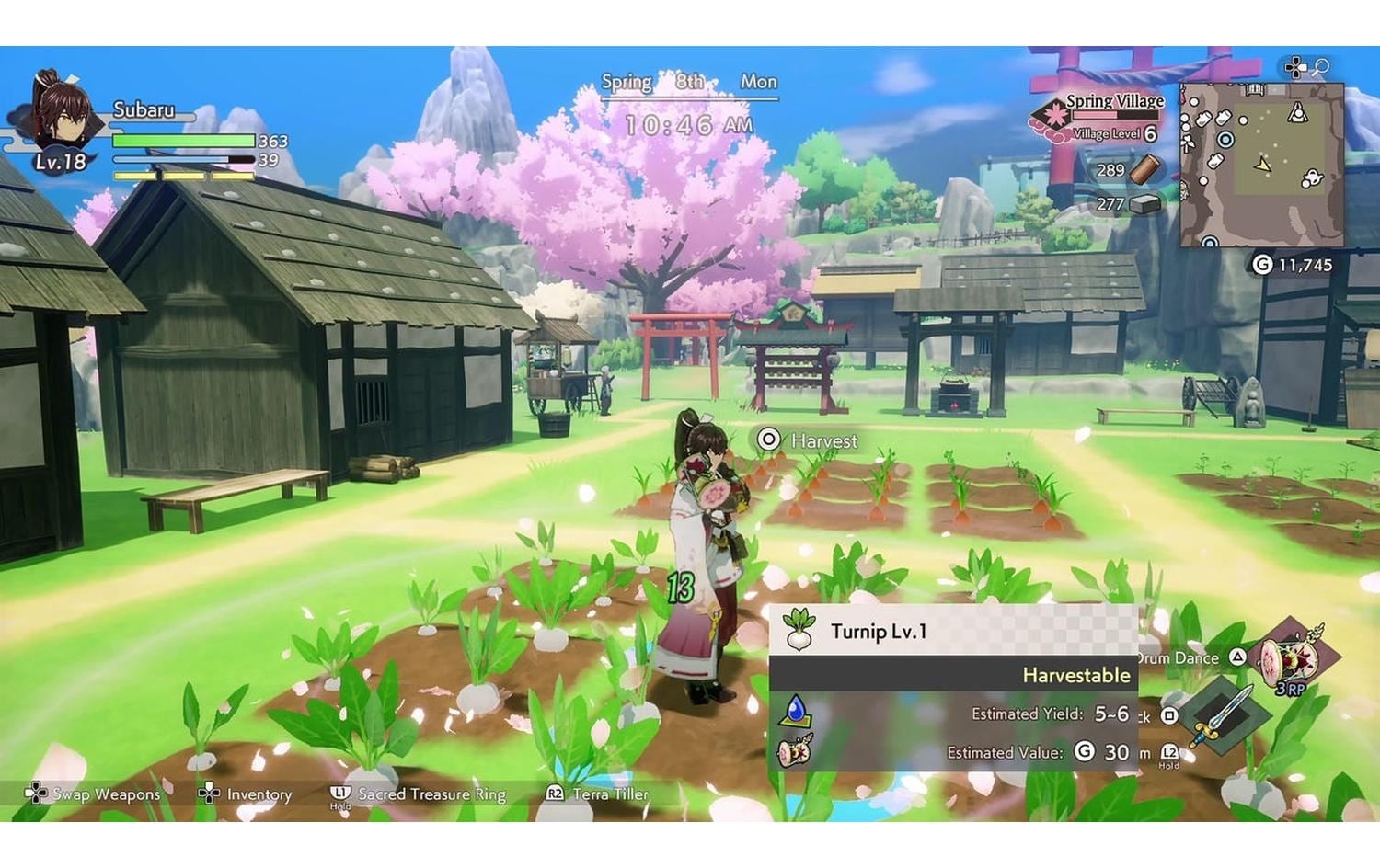Image resolution: width=1380 pixels, height=868 pixels.
Task: Click the magnifying glass icon above the minimap
Action: 1320,66
